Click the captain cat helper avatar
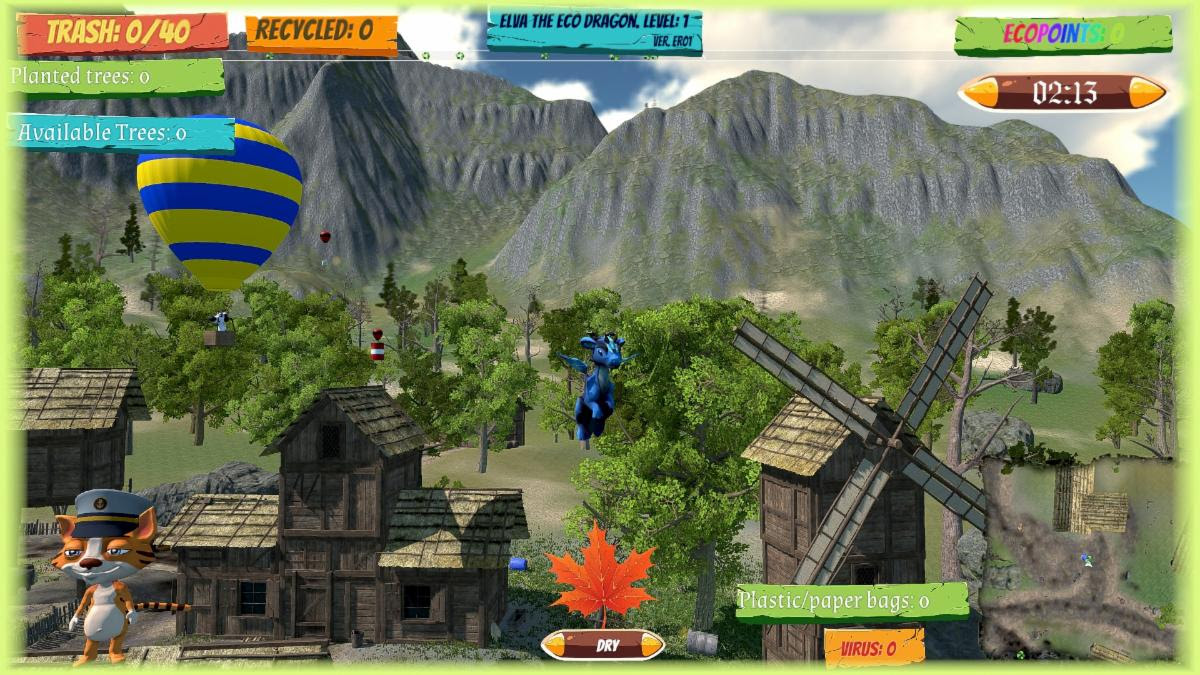The image size is (1200, 675). tap(105, 572)
